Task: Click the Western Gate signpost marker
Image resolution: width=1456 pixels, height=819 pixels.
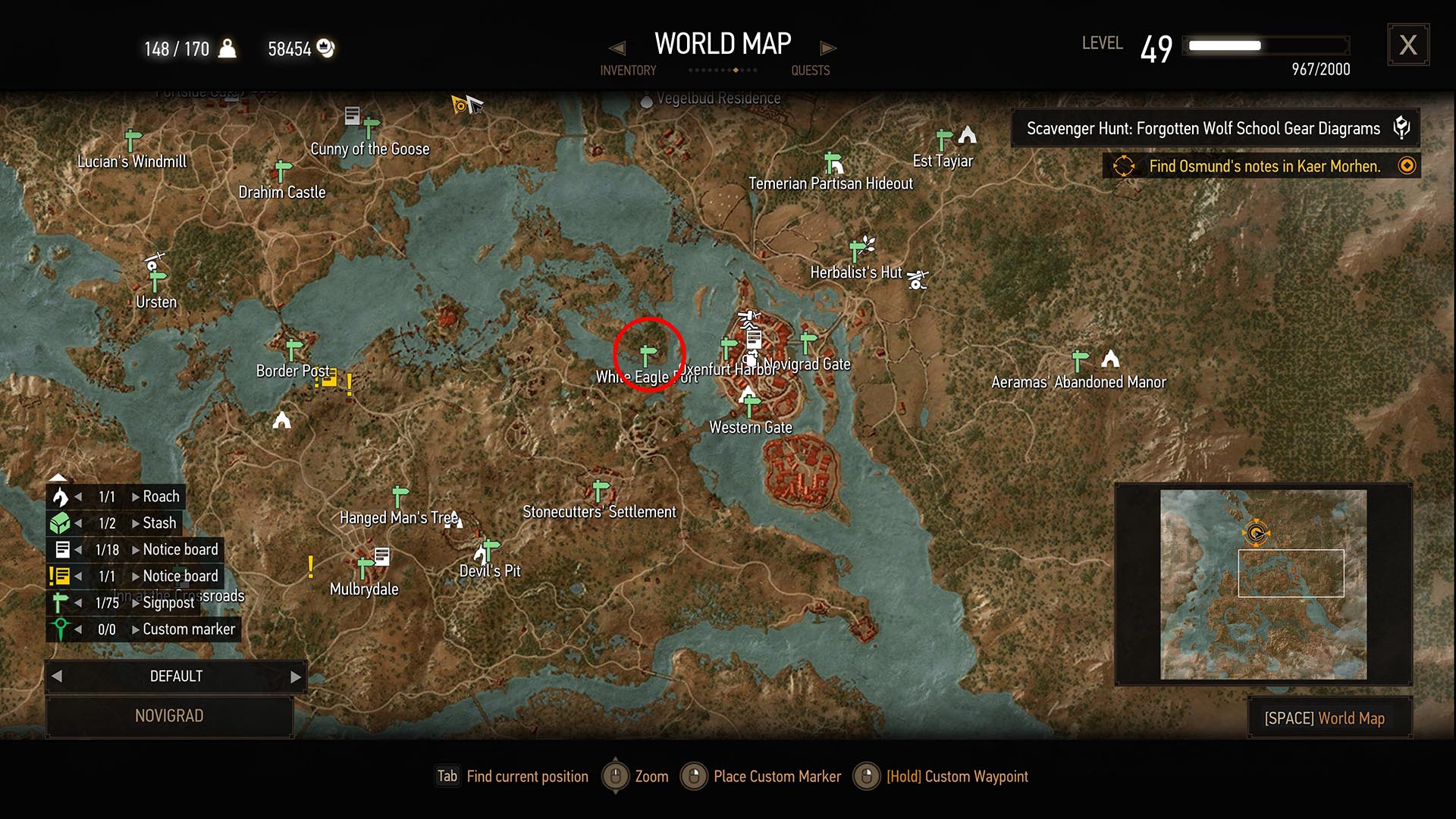Action: click(751, 406)
